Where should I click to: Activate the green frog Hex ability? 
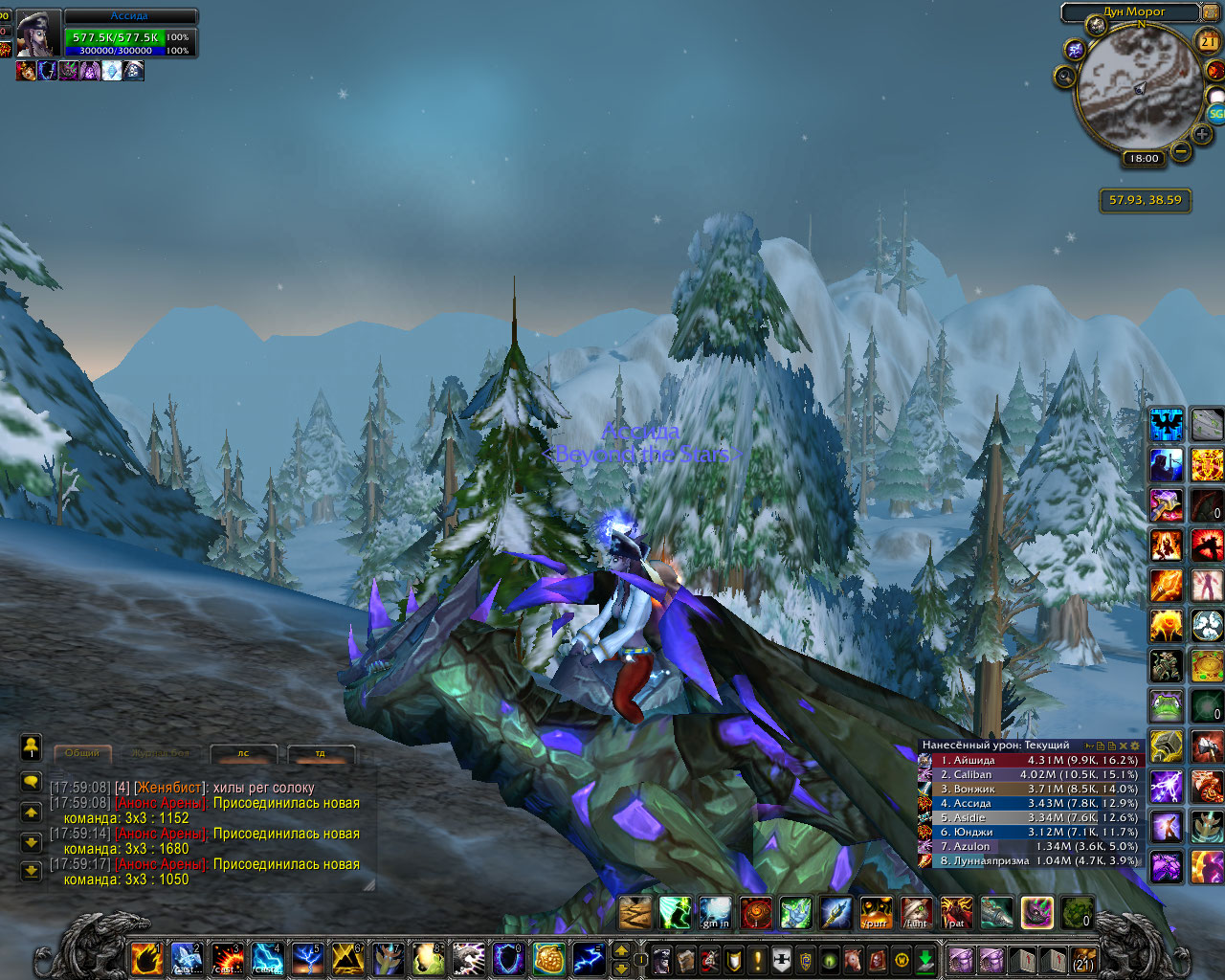coord(1166,707)
